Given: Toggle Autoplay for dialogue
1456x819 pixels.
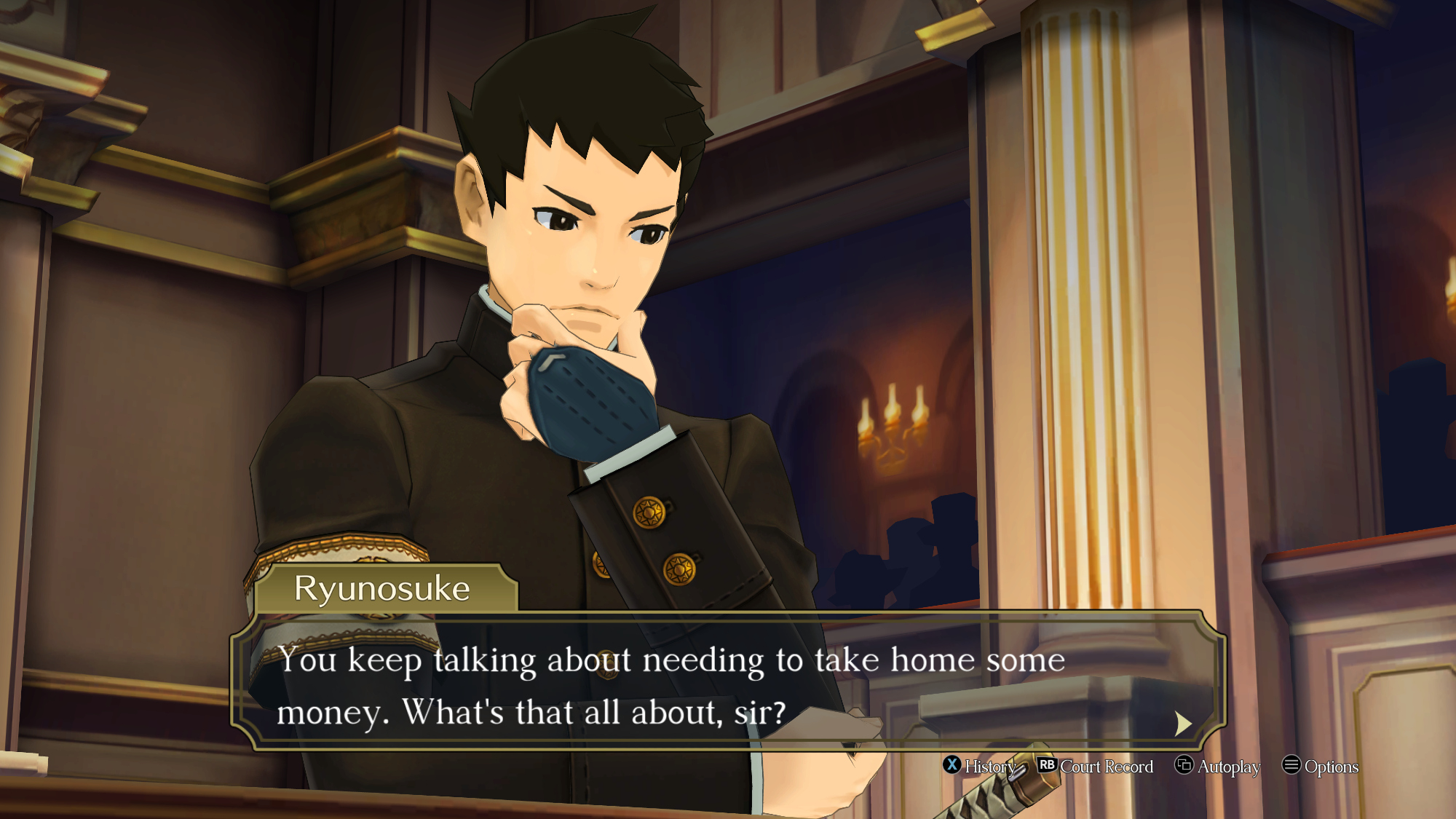Looking at the screenshot, I should pos(1218,766).
